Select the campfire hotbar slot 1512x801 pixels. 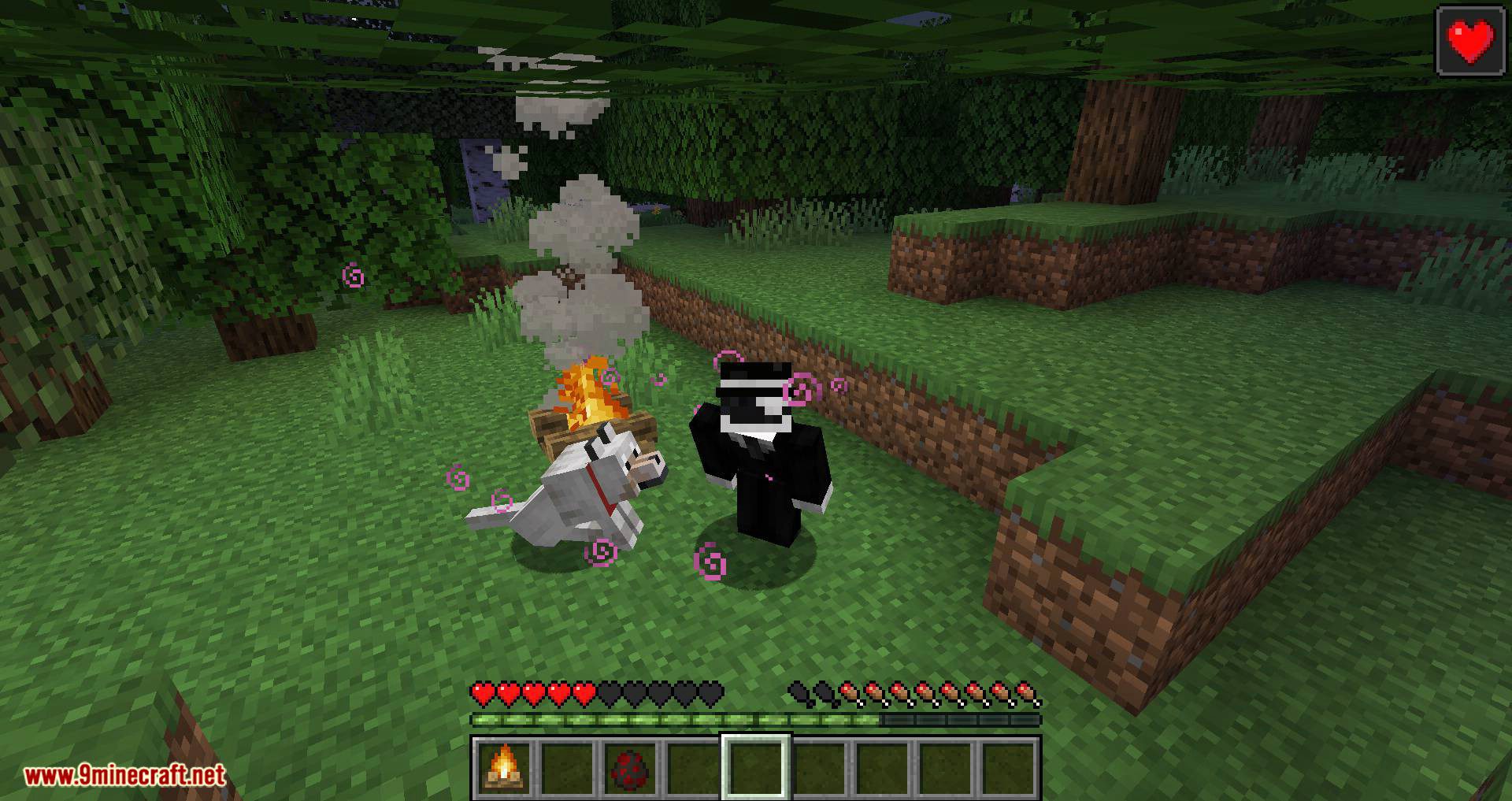pos(503,767)
